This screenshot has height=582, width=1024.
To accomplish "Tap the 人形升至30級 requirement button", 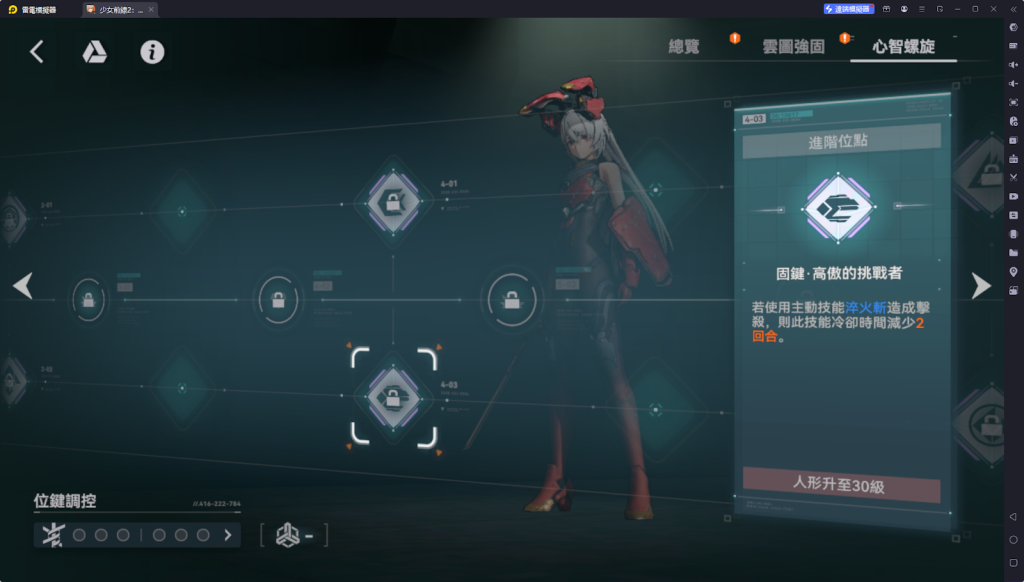I will pos(841,487).
